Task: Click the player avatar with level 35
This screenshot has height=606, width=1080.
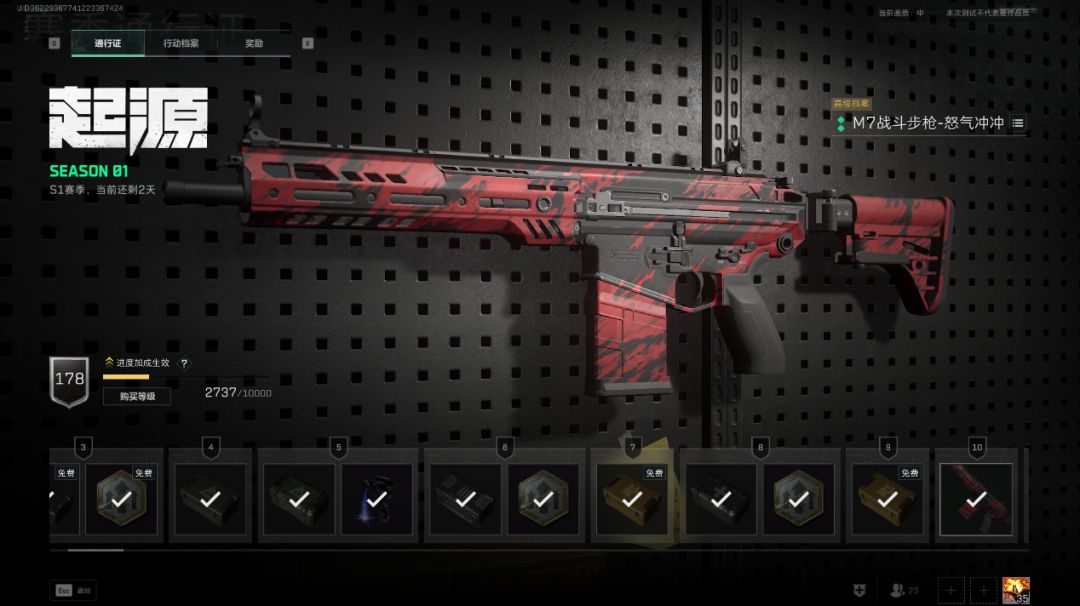Action: (x=1016, y=590)
